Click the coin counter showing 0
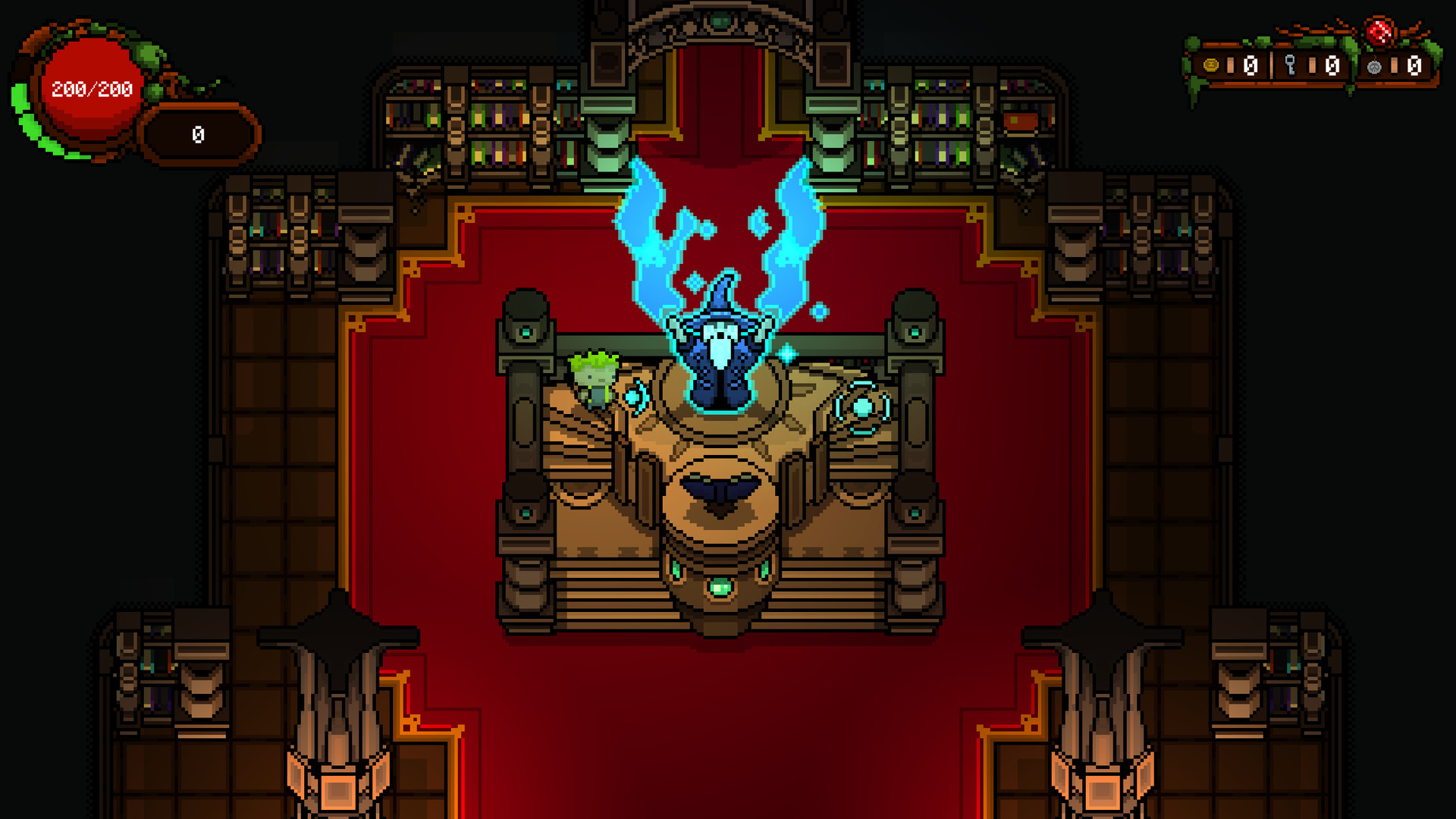Screen dimensions: 1456x819 click(1250, 66)
